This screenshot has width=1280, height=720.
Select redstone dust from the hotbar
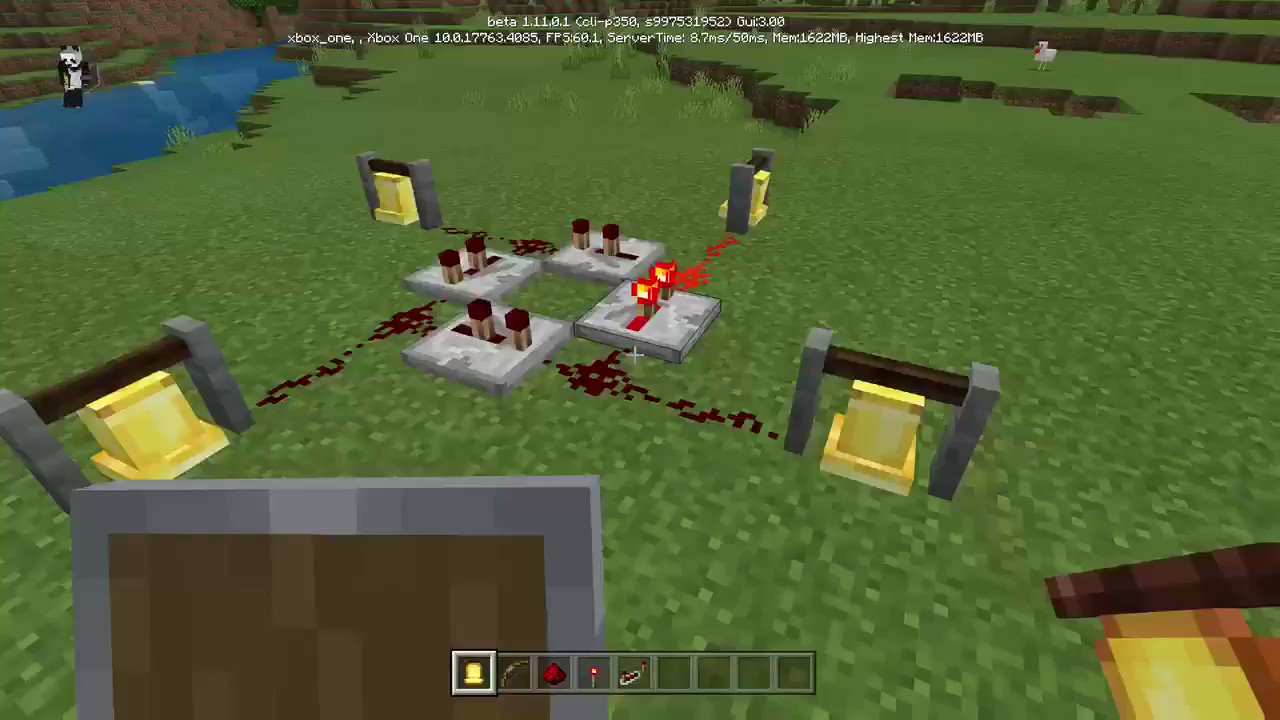pyautogui.click(x=554, y=673)
